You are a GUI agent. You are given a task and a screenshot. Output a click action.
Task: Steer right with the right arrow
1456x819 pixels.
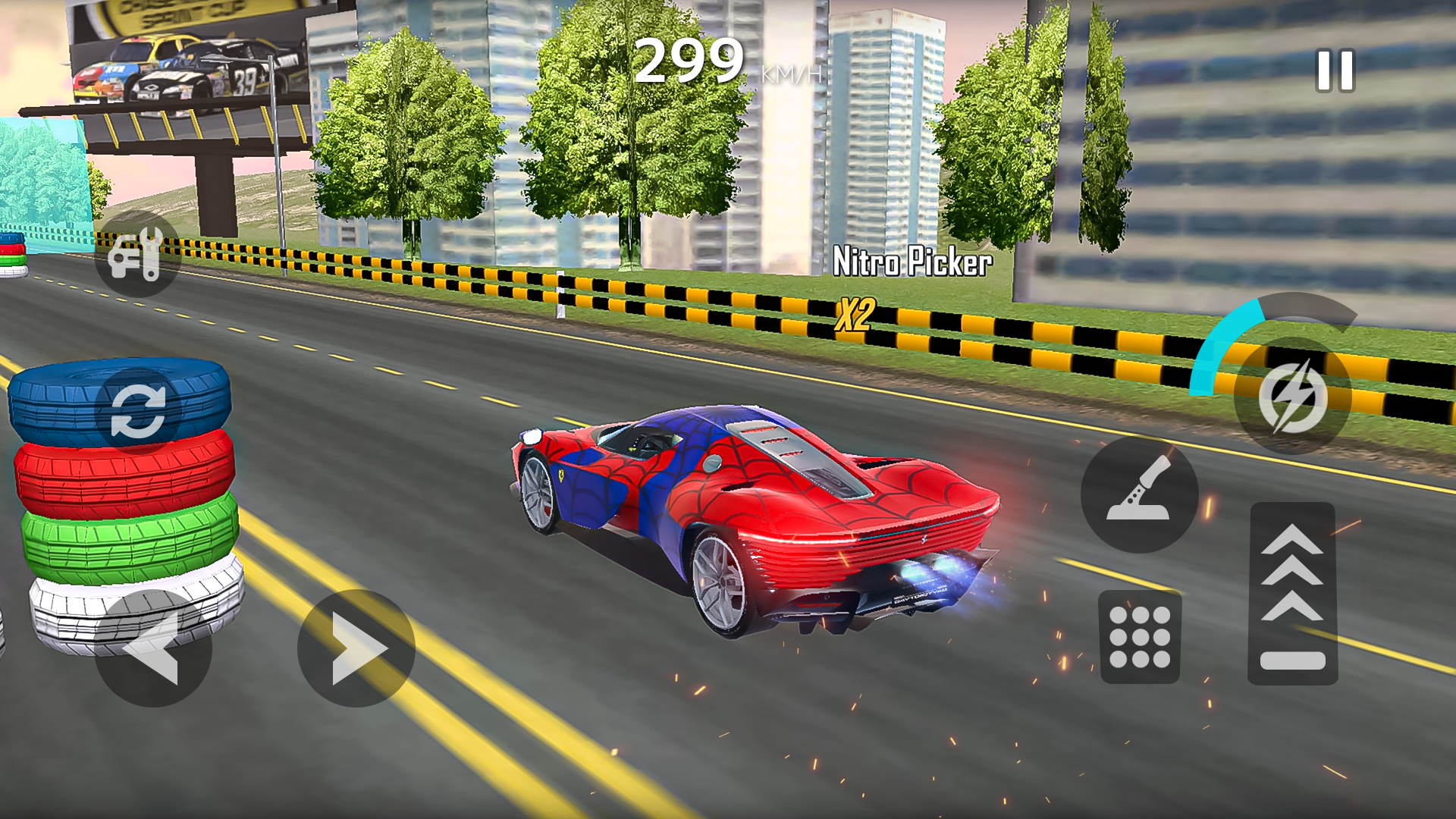(356, 648)
